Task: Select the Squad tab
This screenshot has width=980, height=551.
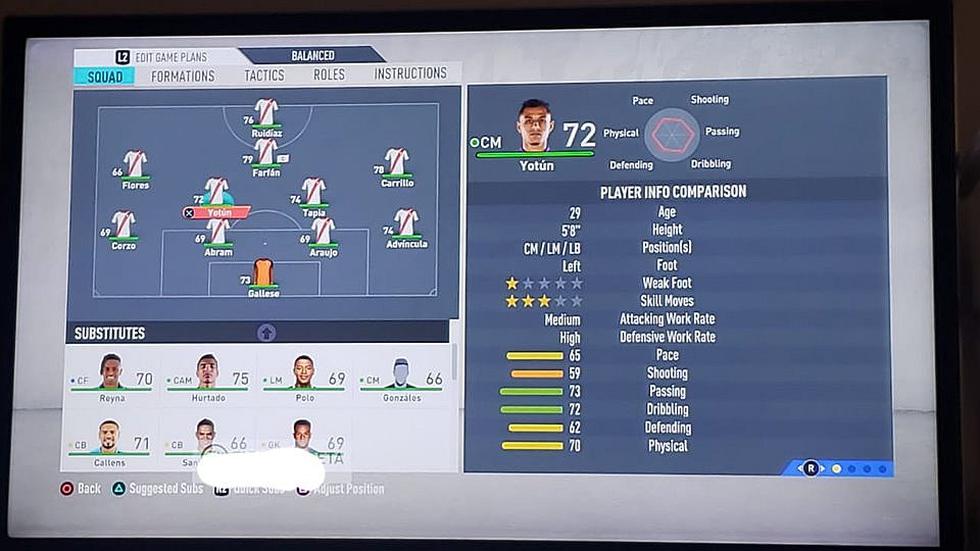Action: click(x=105, y=77)
